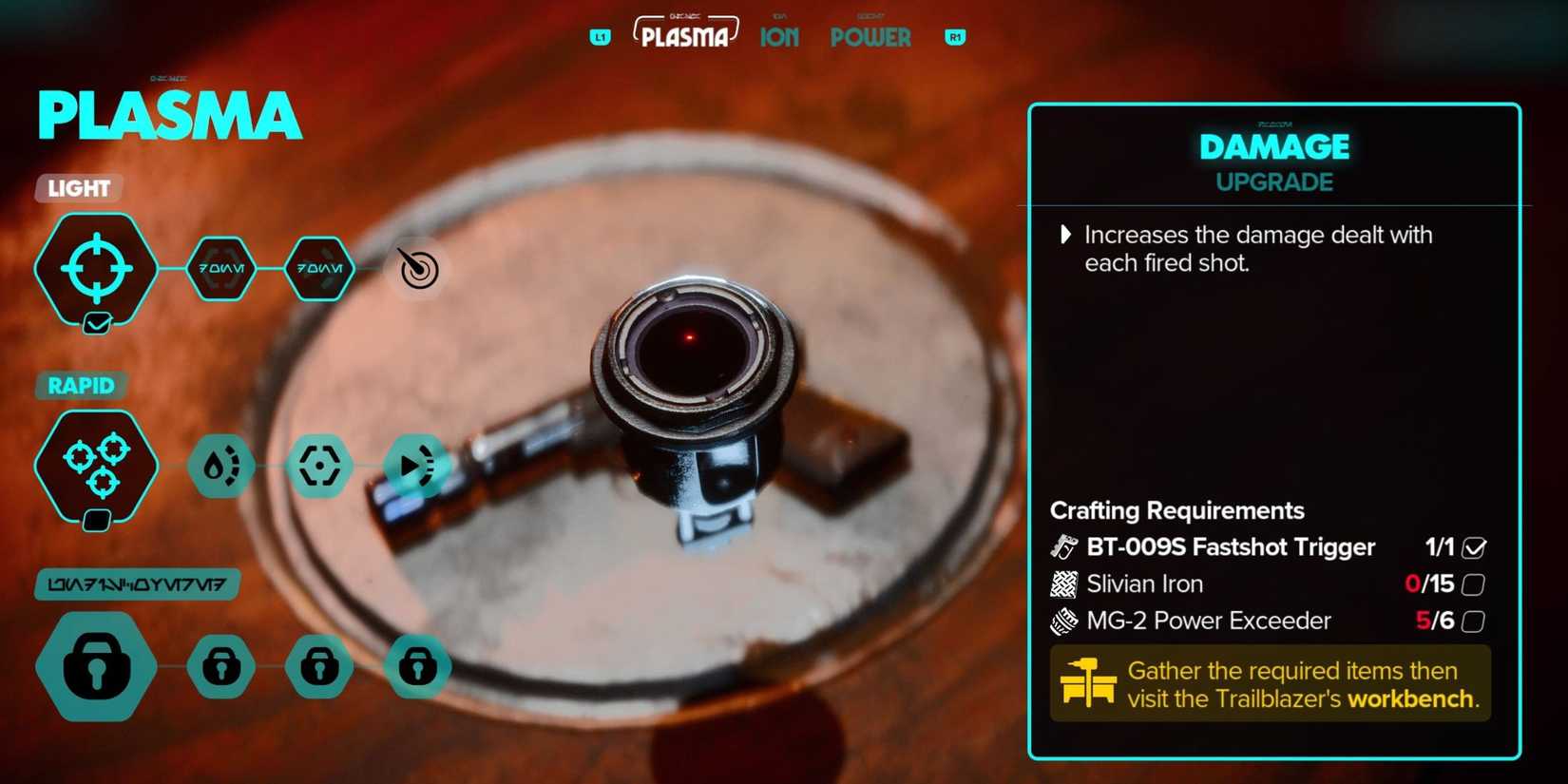This screenshot has width=1568, height=784.
Task: Tick the MG-2 Power Exceeder checkbox
Action: coord(1476,621)
